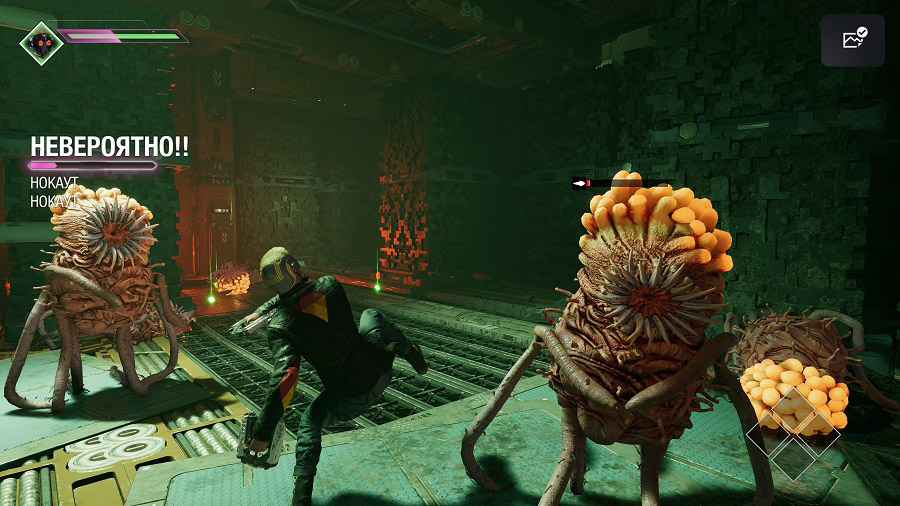
Task: Click the screenshot capture overlay button
Action: pos(852,40)
